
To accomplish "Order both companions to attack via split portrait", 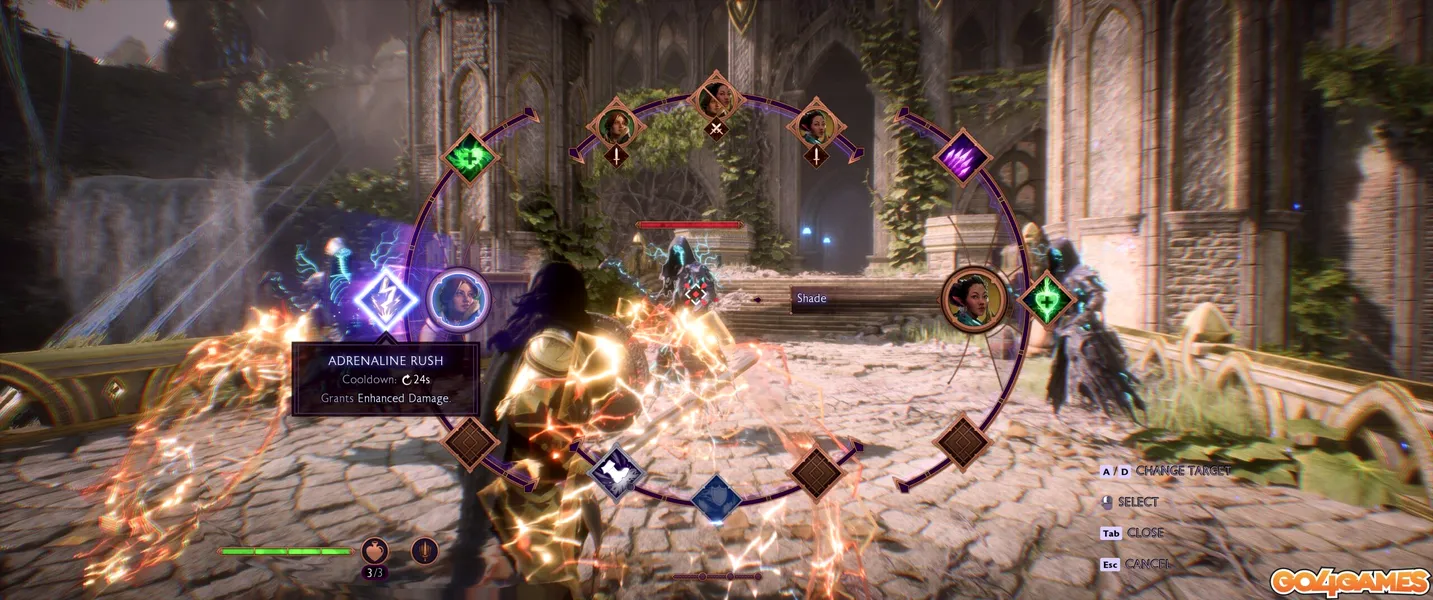I will [716, 100].
